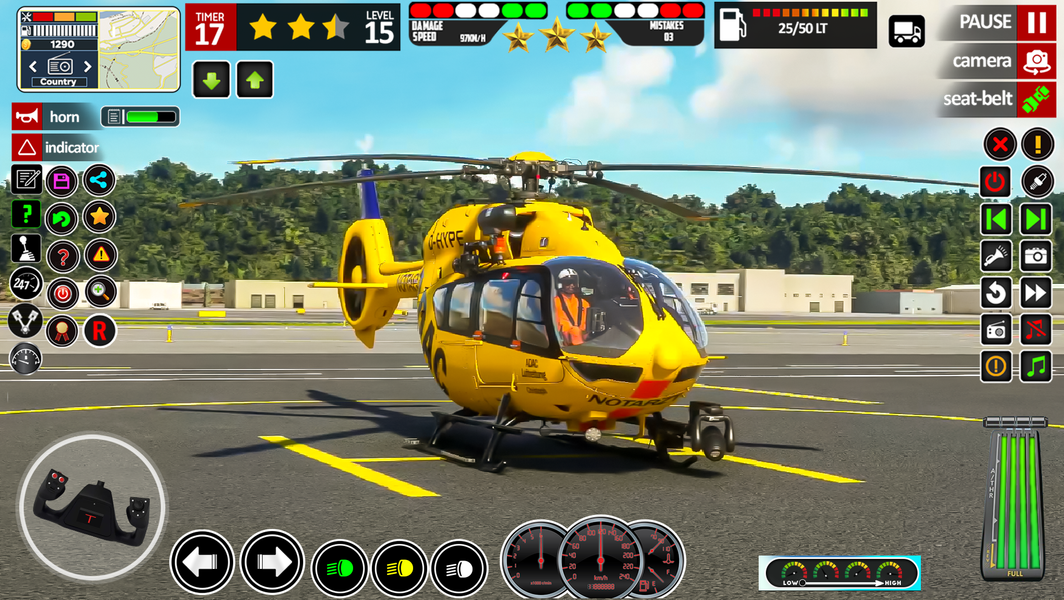
Task: Skip to next track icon
Action: (x=1036, y=219)
